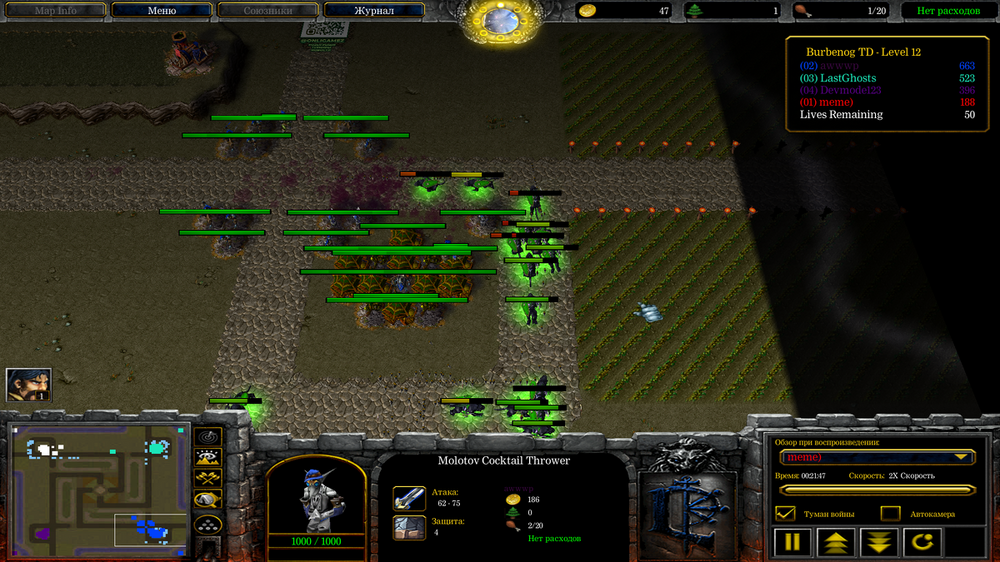This screenshot has width=1000, height=562.
Task: Decrease replay speed with the down arrows button
Action: 880,543
